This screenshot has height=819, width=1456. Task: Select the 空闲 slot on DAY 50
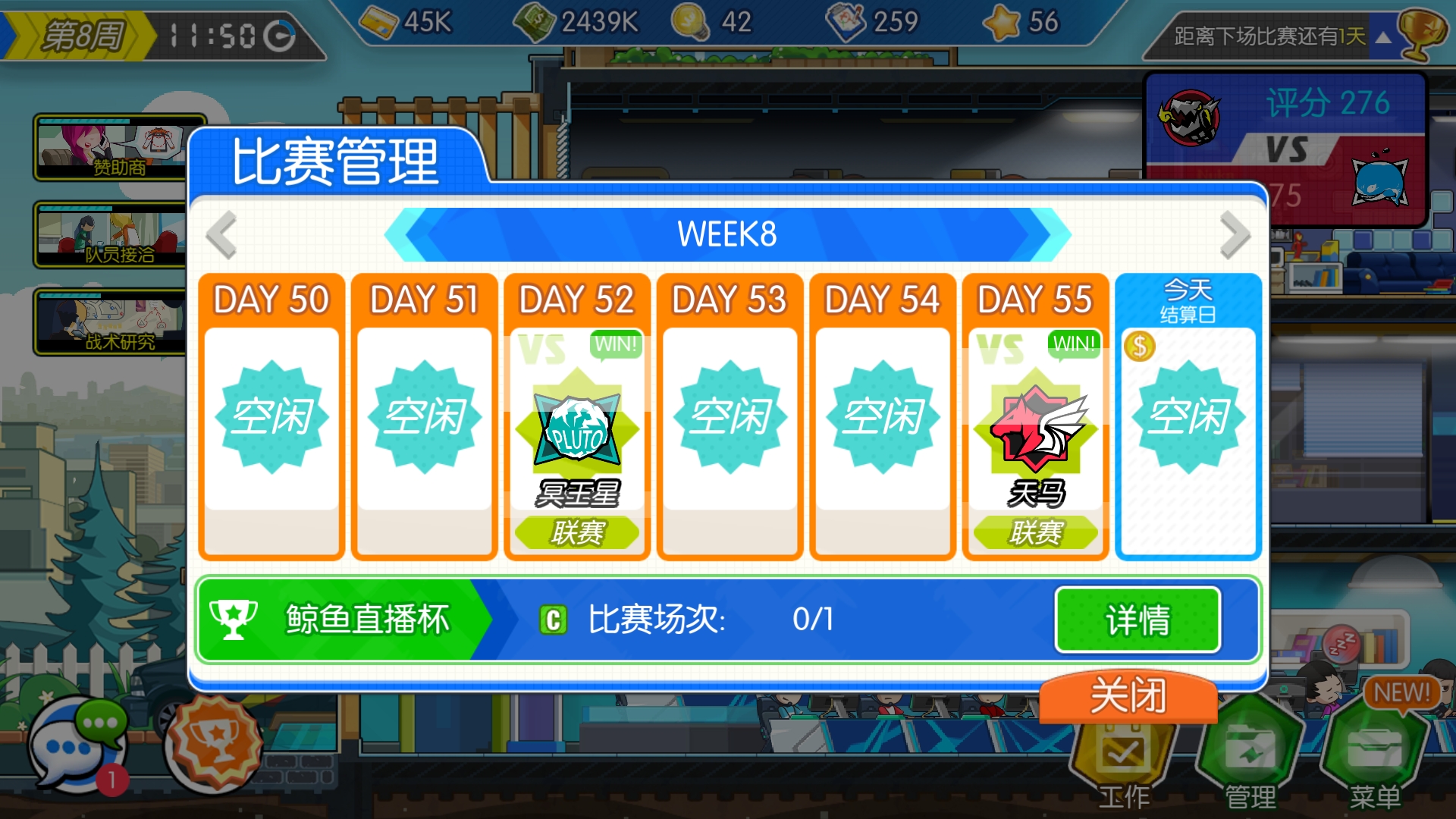pos(271,417)
